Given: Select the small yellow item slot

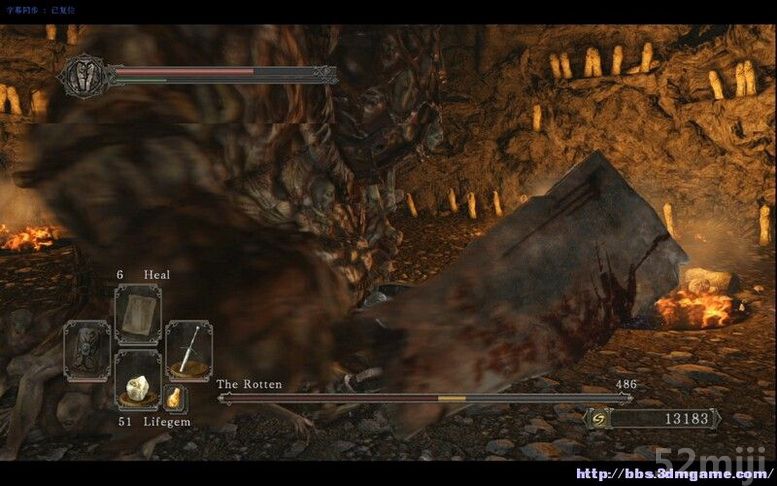Looking at the screenshot, I should (174, 398).
